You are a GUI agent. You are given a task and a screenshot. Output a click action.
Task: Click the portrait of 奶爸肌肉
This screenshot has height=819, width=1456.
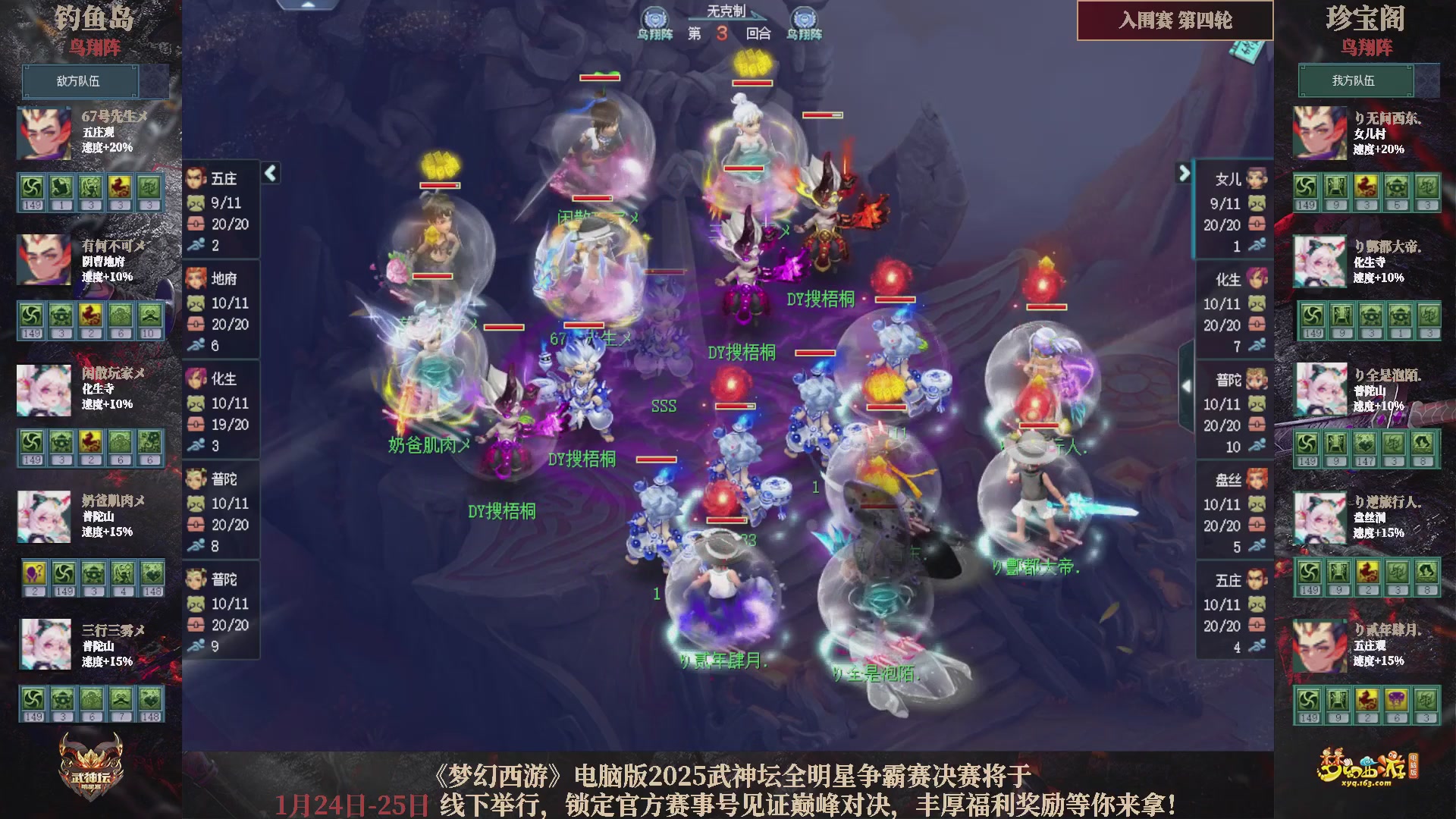[x=43, y=517]
